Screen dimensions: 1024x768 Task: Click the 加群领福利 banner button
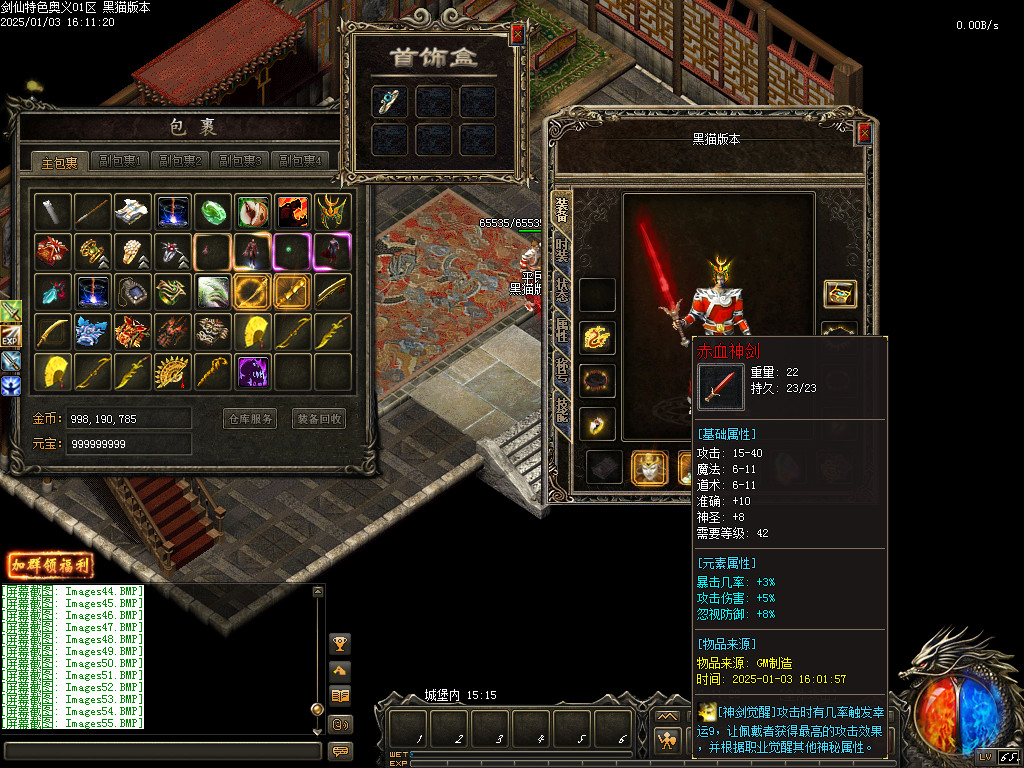[50, 566]
